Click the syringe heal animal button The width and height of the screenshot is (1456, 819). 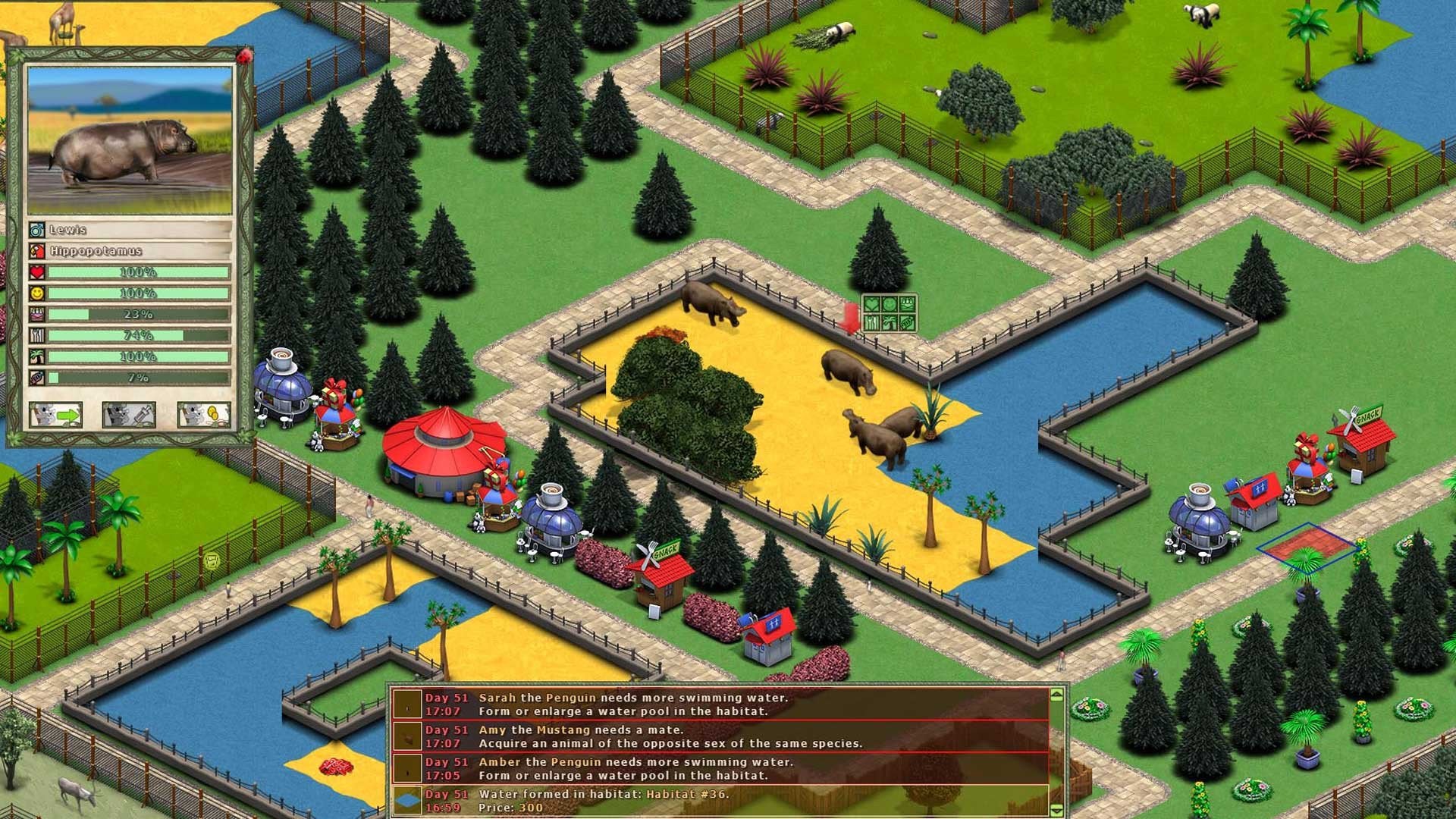(129, 415)
